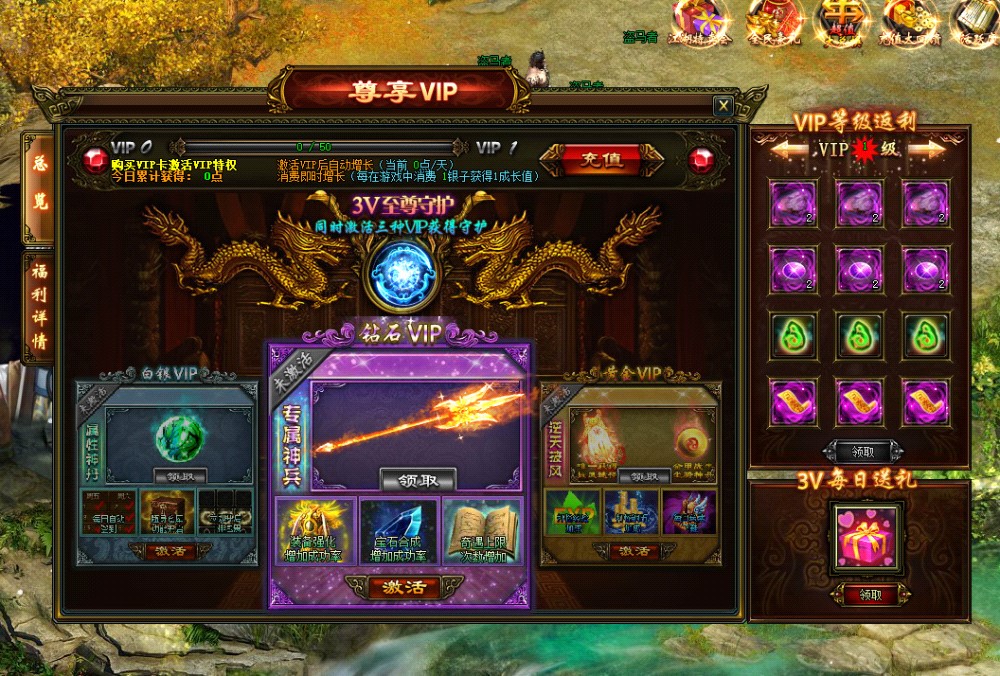The image size is (1000, 676).
Task: Activate the 黄金VIP (Gold VIP) card
Action: coord(630,551)
